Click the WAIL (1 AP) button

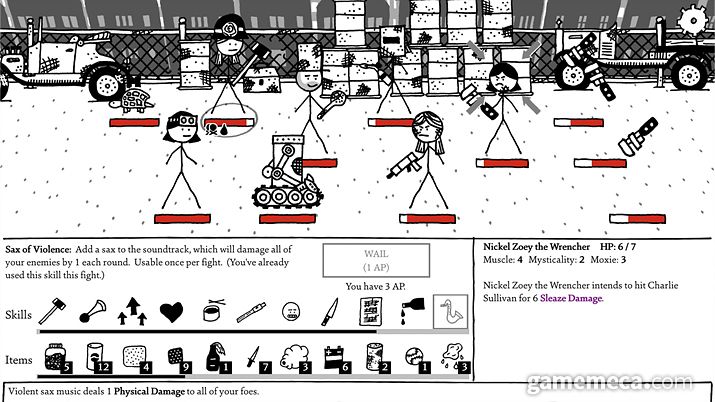point(375,261)
